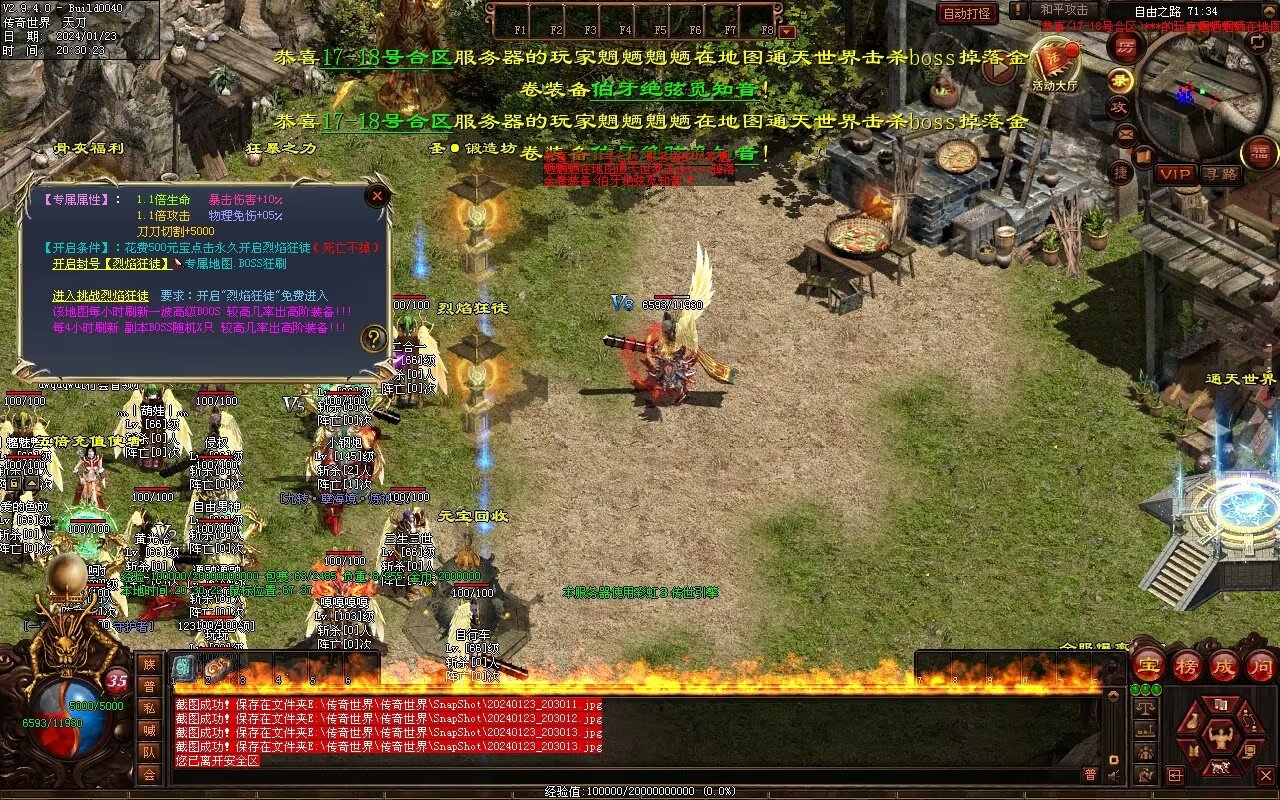Switch to the 私 private chat channel
Image resolution: width=1280 pixels, height=800 pixels.
coord(149,708)
